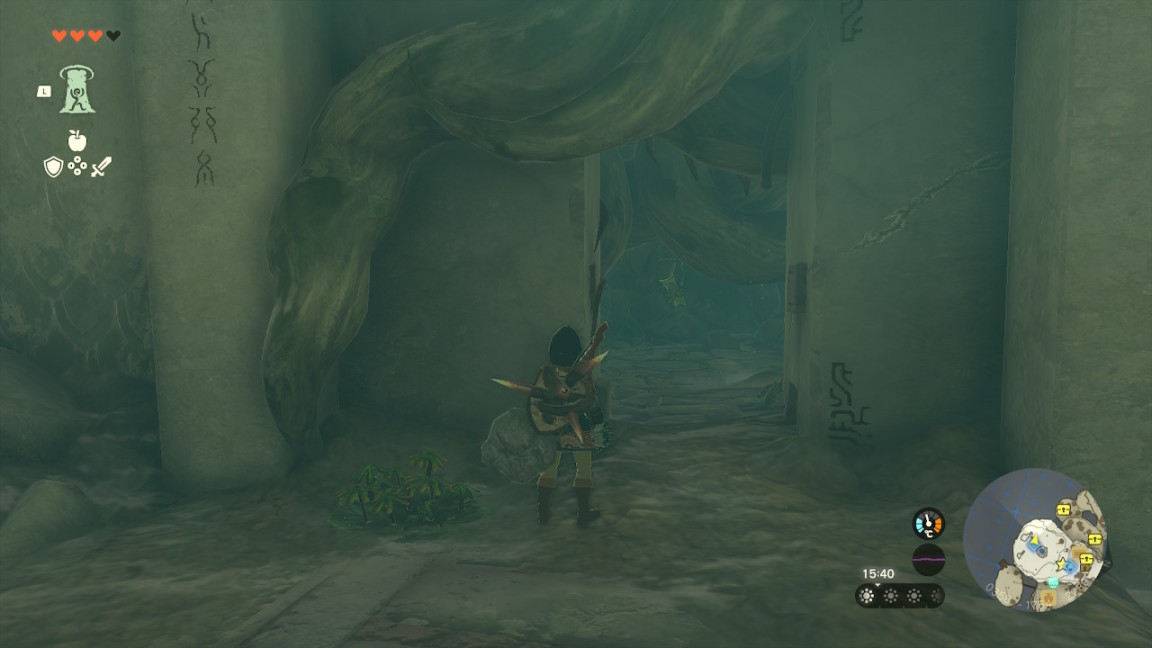The height and width of the screenshot is (648, 1152).
Task: Activate the Ascend ability icon
Action: (x=77, y=89)
